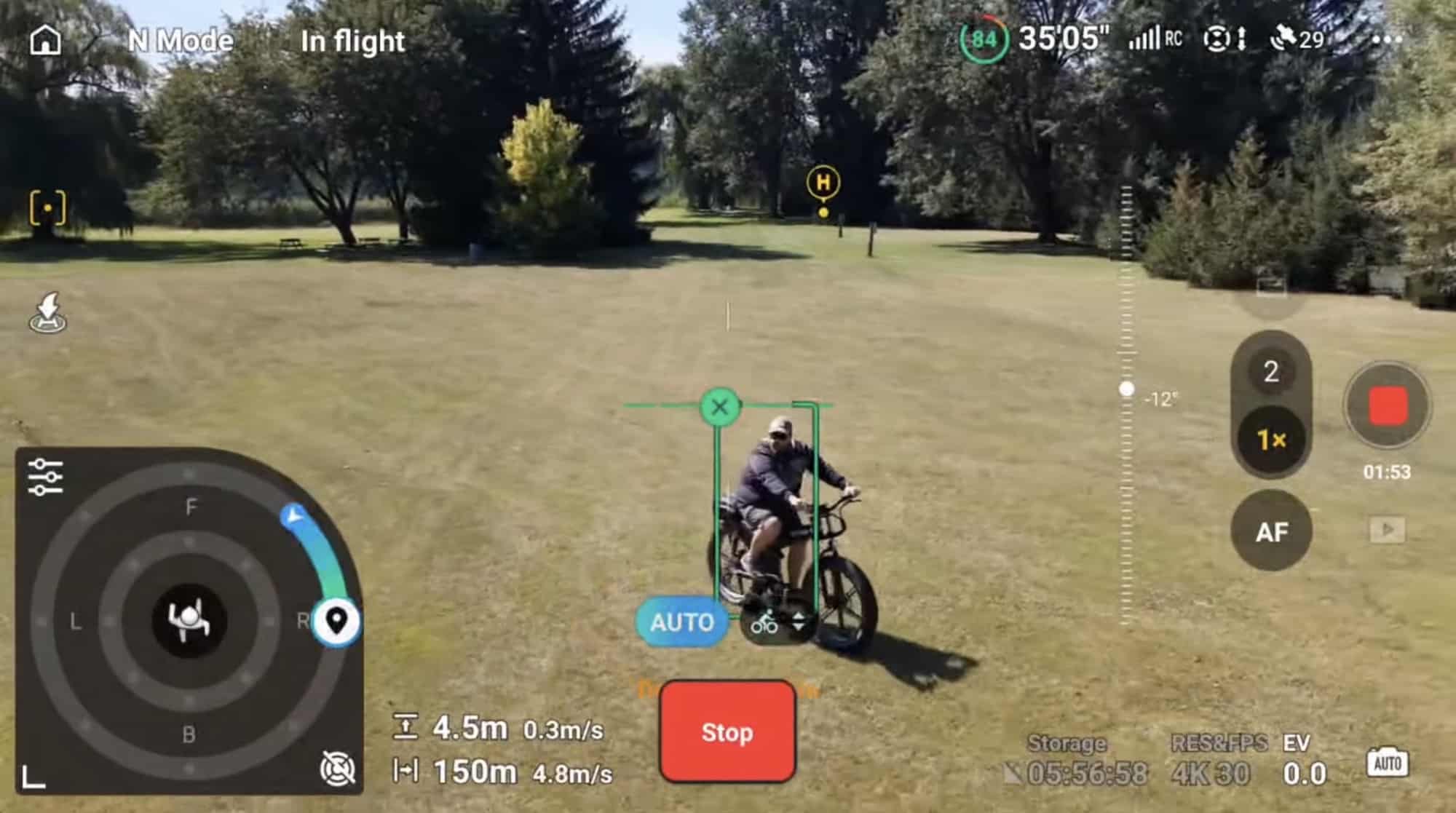The image size is (1456, 813).
Task: Click the spot metering bracket icon top left
Action: point(47,207)
